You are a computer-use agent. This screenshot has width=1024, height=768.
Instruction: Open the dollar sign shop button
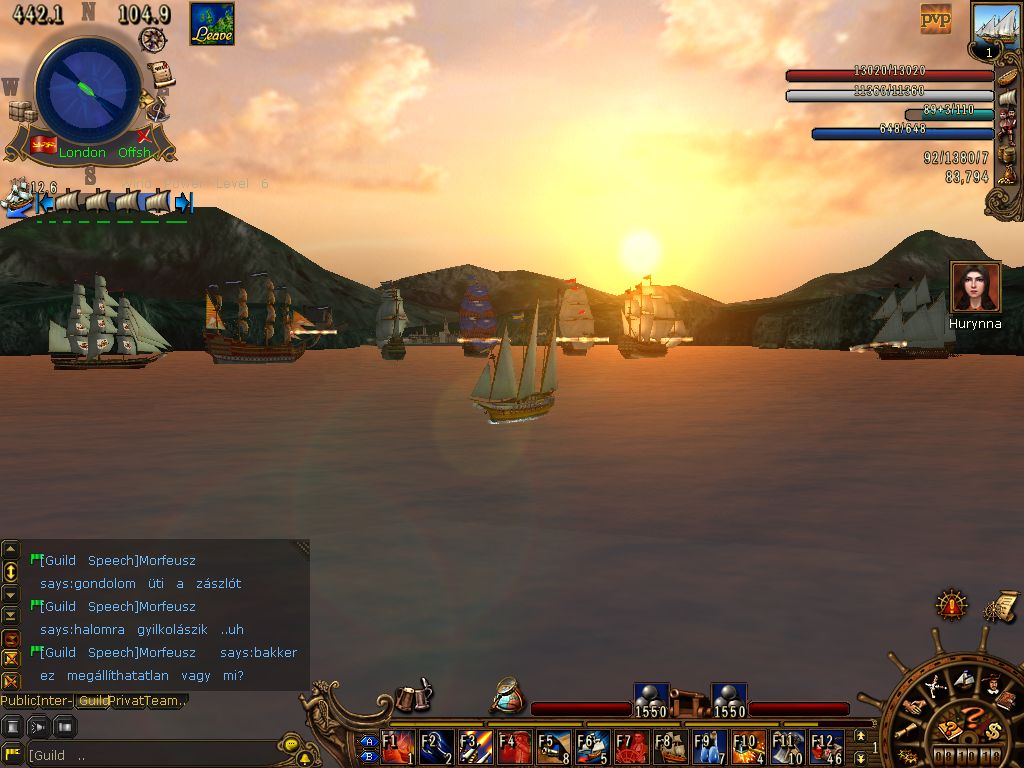(x=992, y=729)
